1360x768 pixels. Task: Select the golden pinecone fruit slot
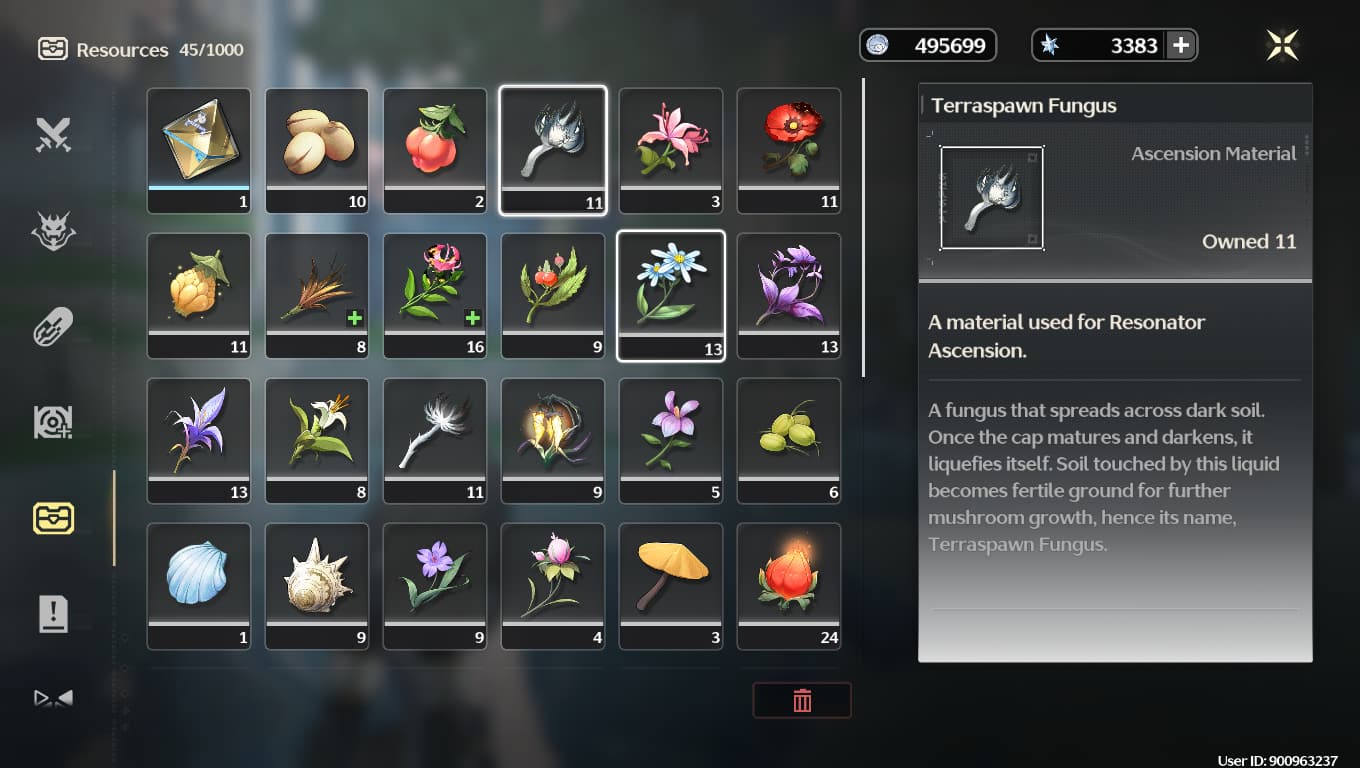point(199,295)
